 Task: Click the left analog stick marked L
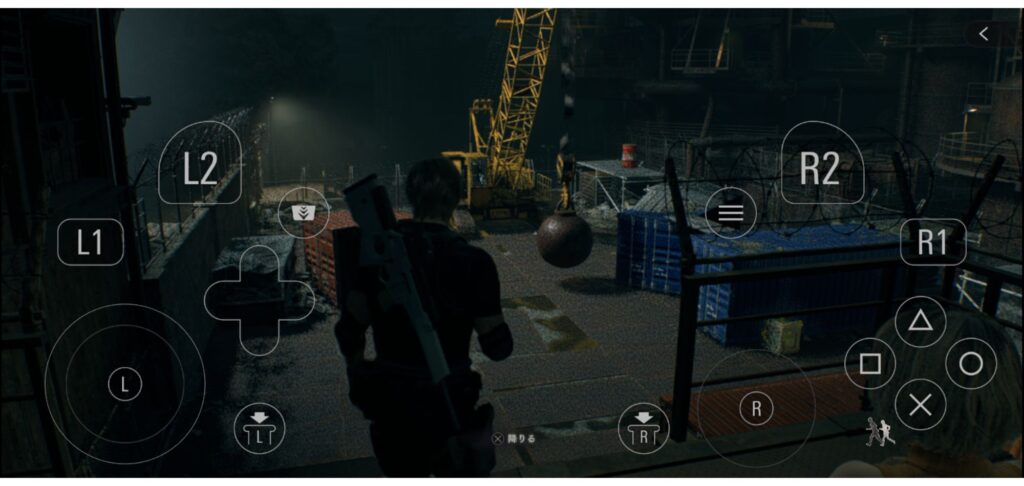click(125, 384)
